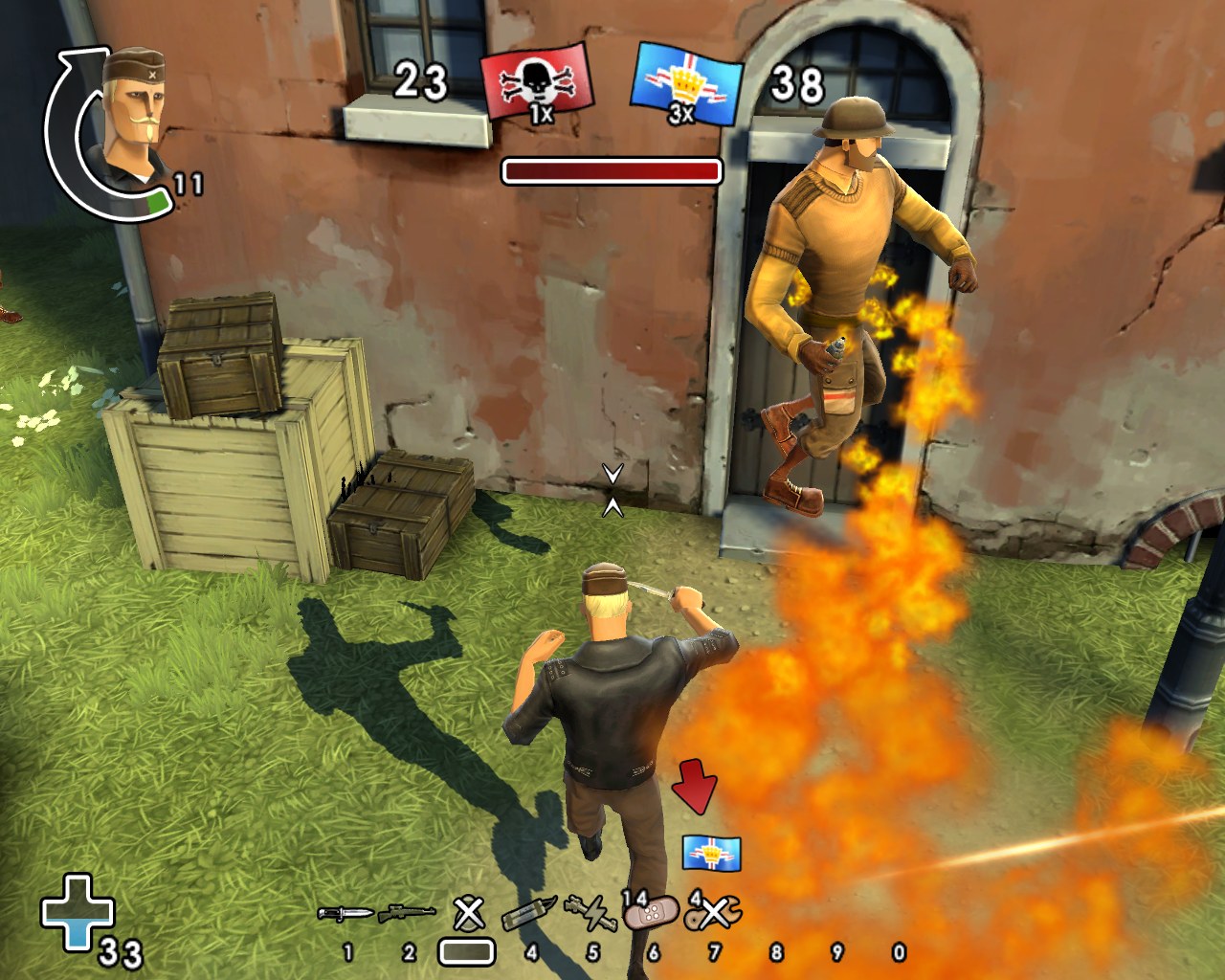Click the health cross icon

(x=78, y=912)
